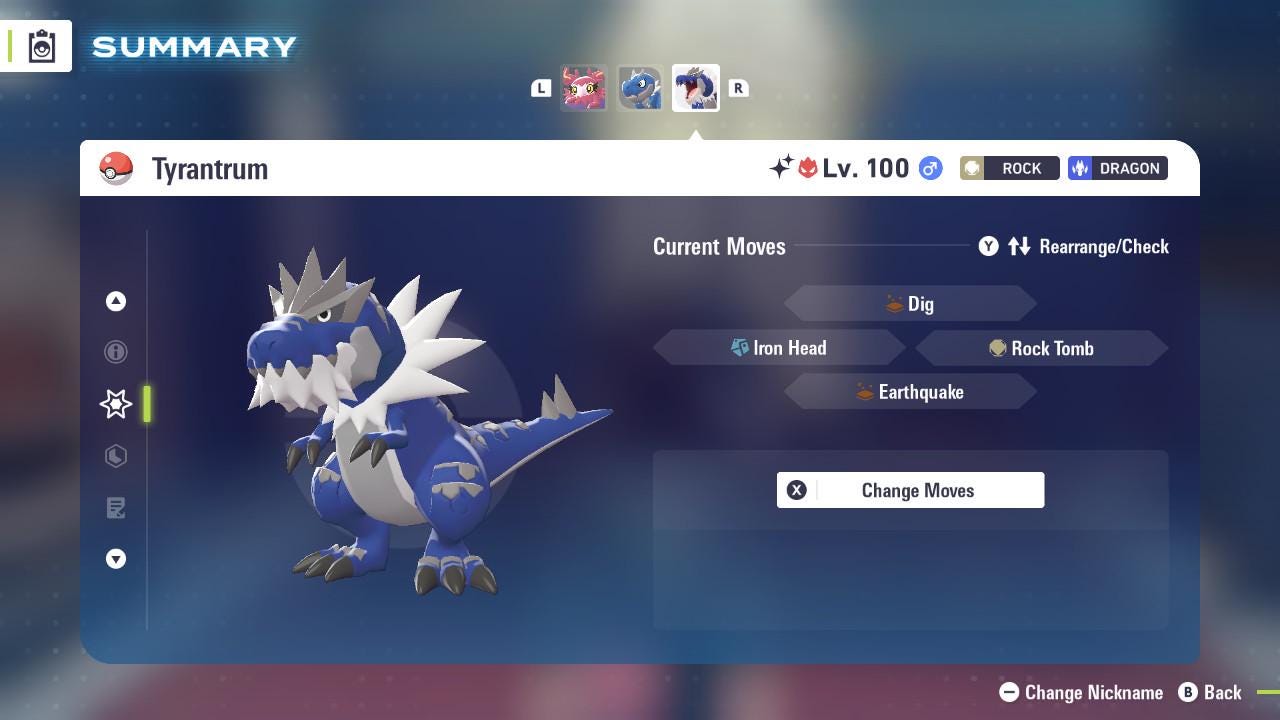Click the male gender symbol icon

click(928, 169)
